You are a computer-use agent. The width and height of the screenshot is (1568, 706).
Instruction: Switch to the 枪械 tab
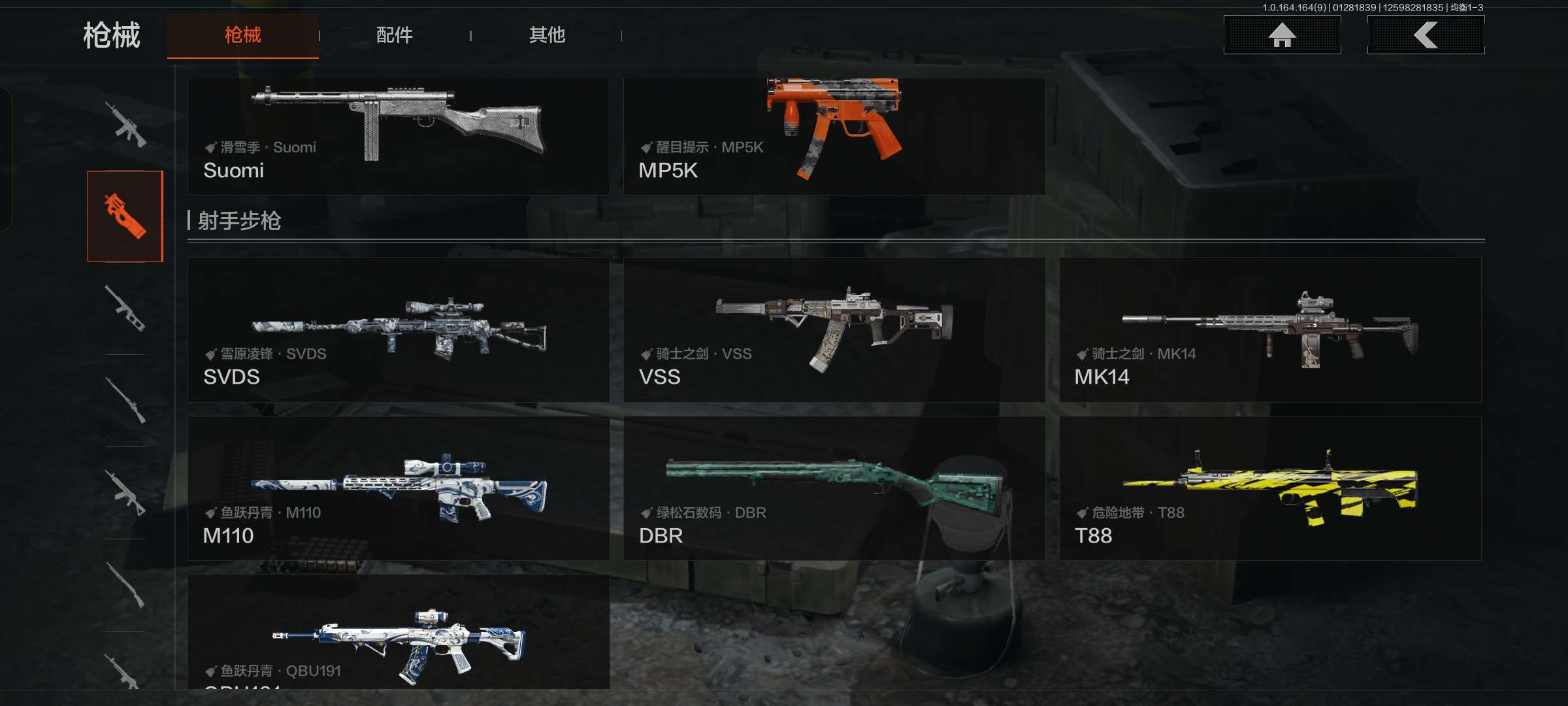[x=242, y=35]
